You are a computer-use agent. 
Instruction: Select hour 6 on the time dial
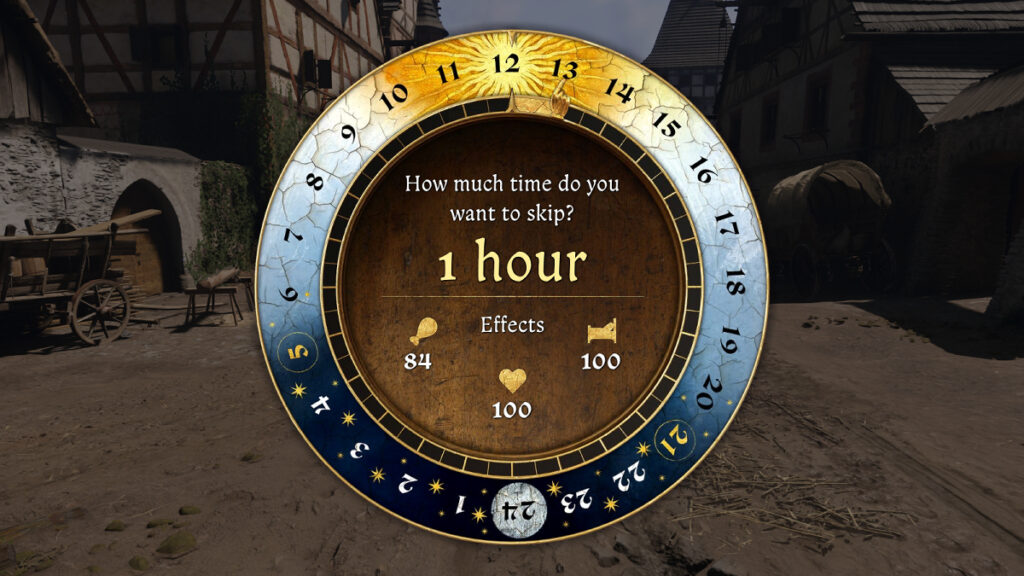(290, 295)
